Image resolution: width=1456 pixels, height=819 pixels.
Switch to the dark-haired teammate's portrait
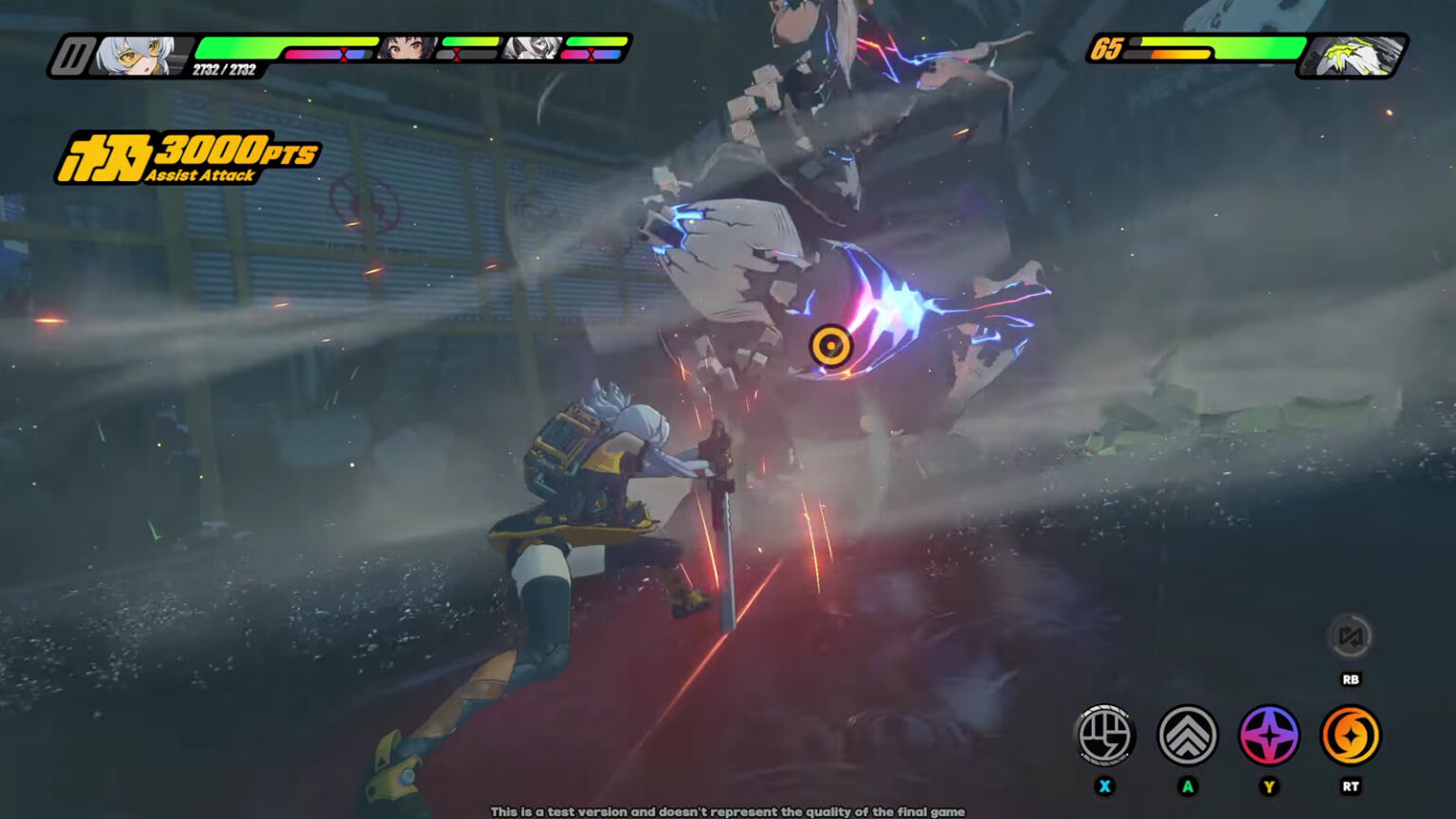pyautogui.click(x=408, y=47)
